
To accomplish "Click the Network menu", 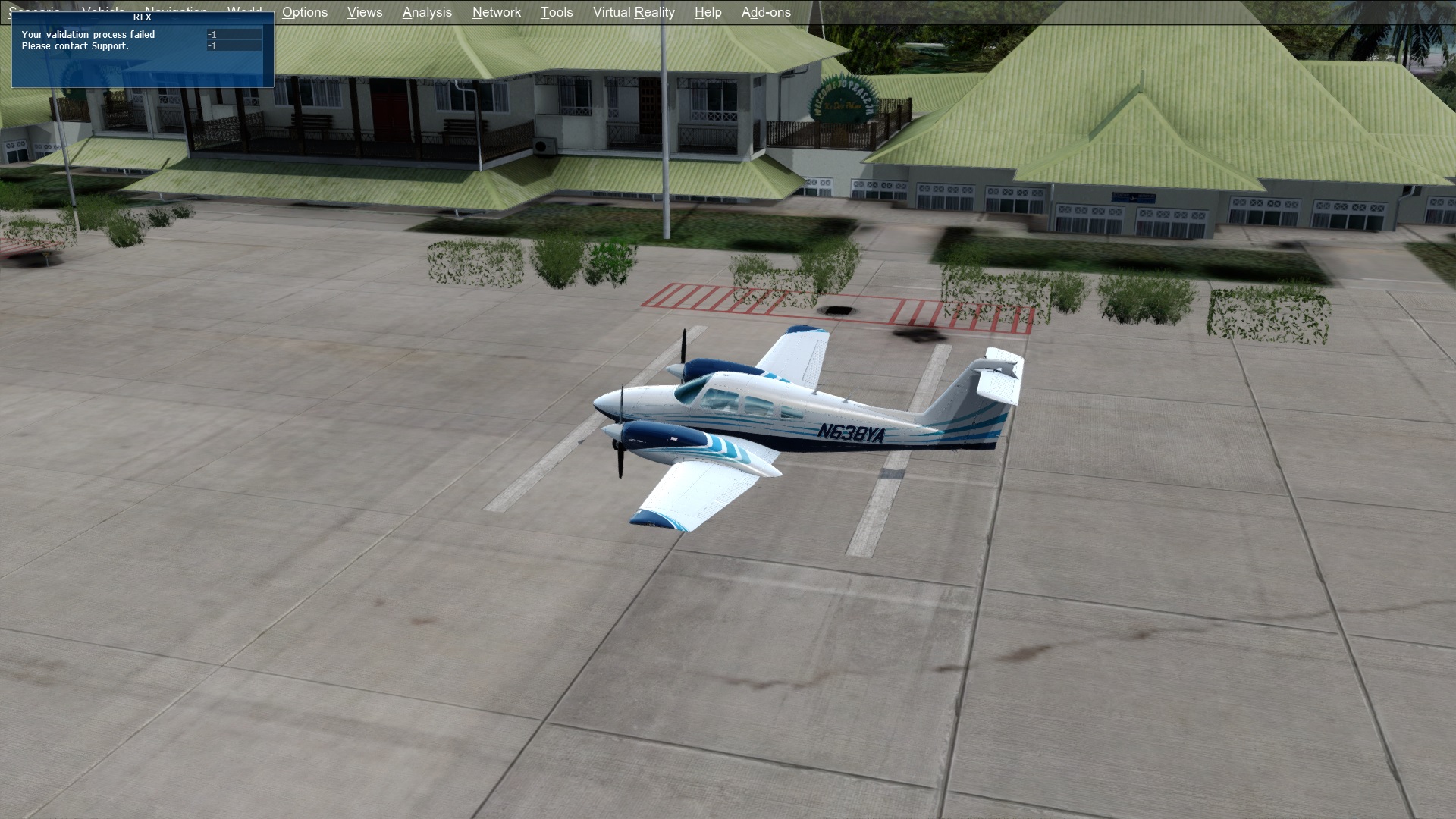I will [x=496, y=12].
